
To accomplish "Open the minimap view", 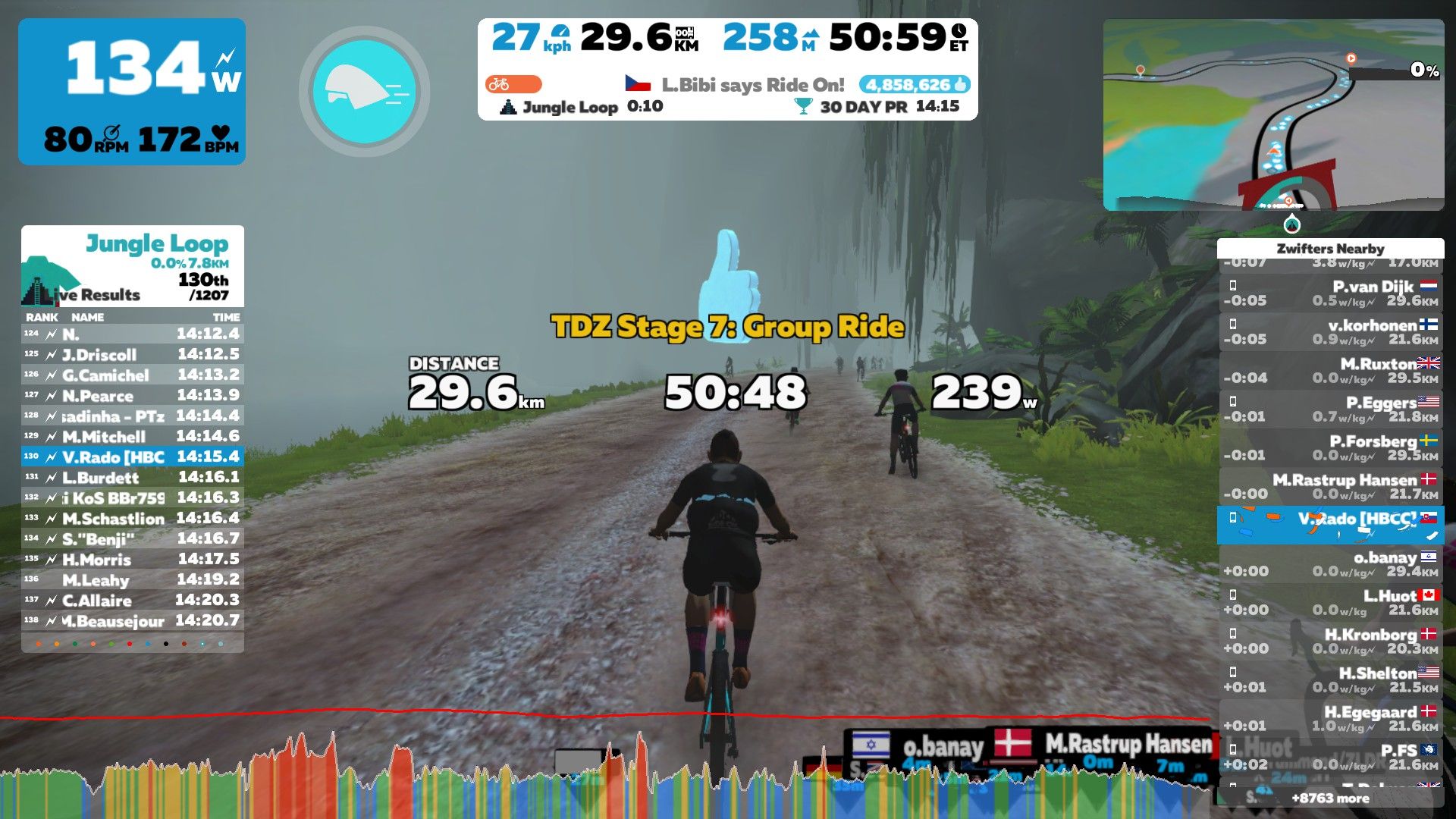I will point(1273,115).
